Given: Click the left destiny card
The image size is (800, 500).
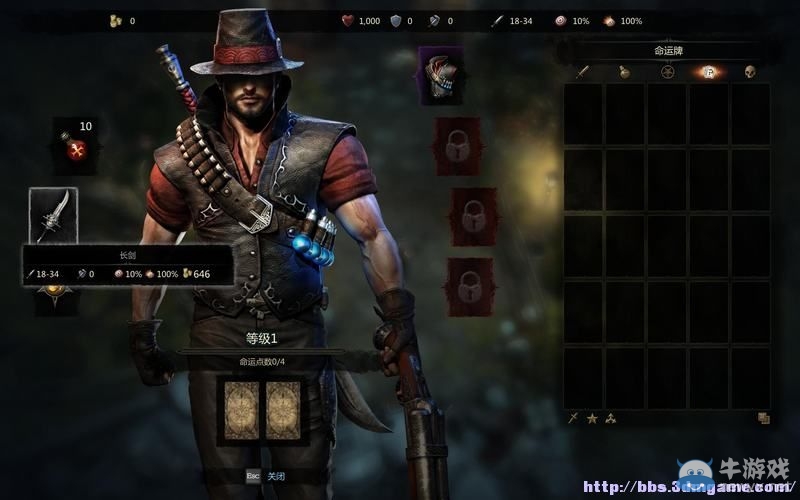Looking at the screenshot, I should (243, 410).
